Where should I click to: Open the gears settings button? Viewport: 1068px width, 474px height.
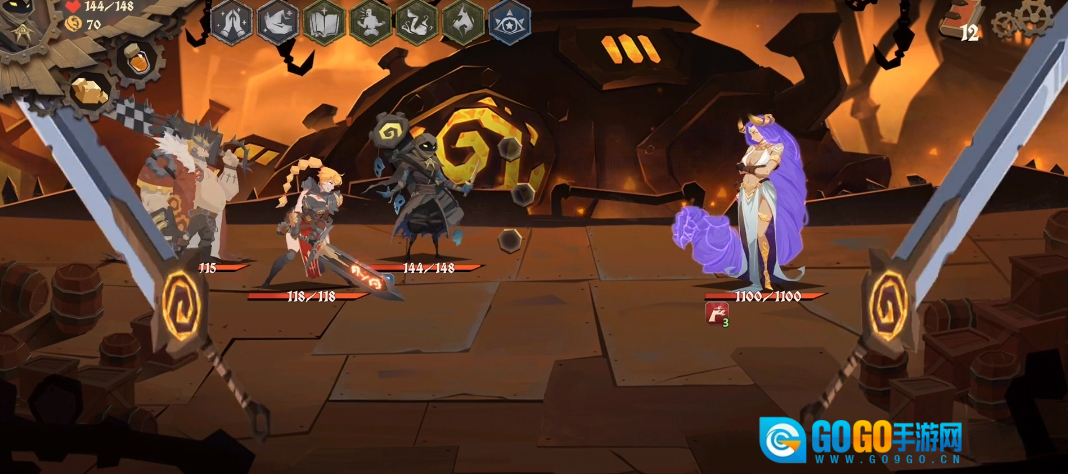[x=1022, y=17]
